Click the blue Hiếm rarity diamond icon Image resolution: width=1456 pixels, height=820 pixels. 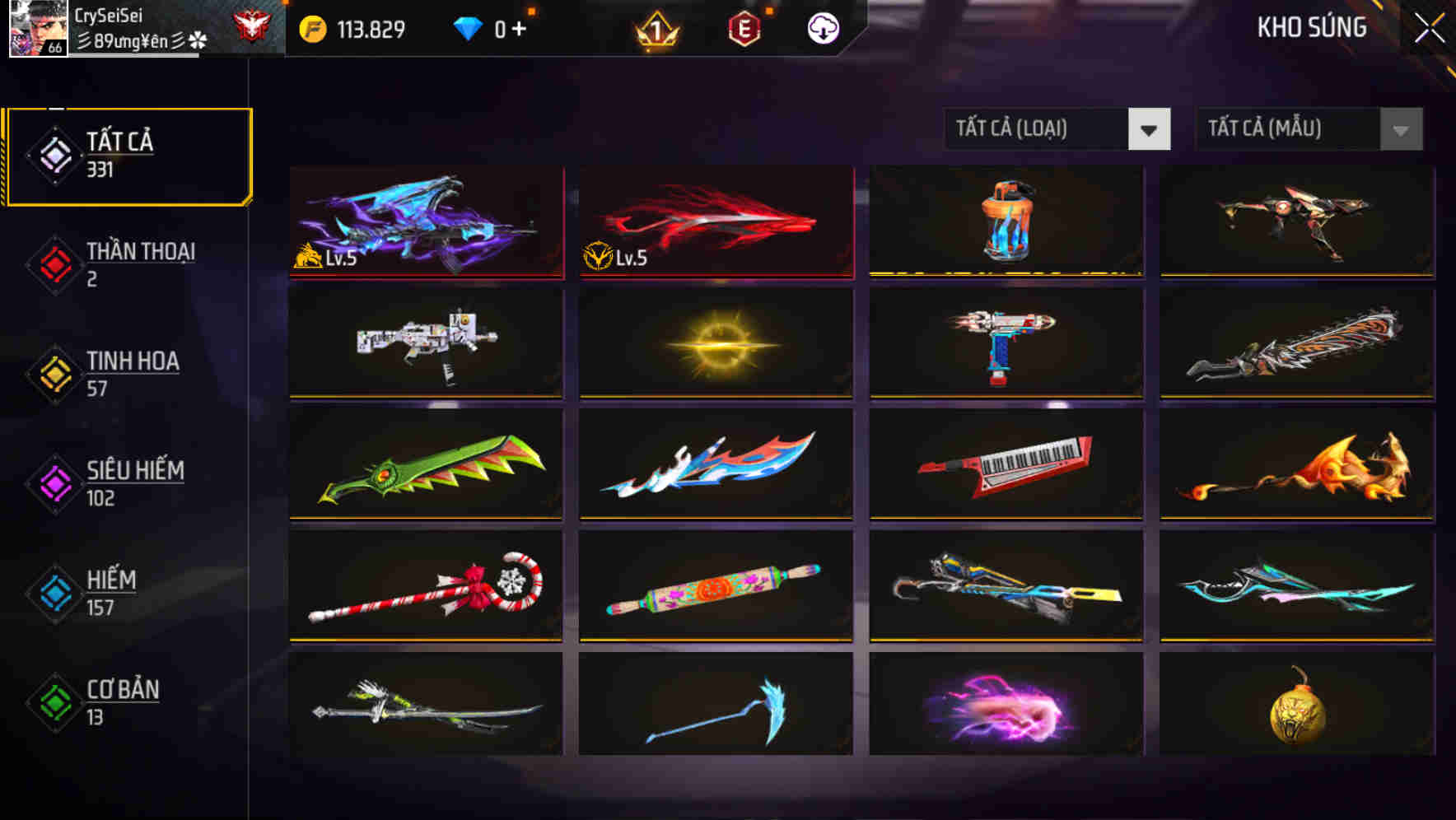(x=54, y=593)
